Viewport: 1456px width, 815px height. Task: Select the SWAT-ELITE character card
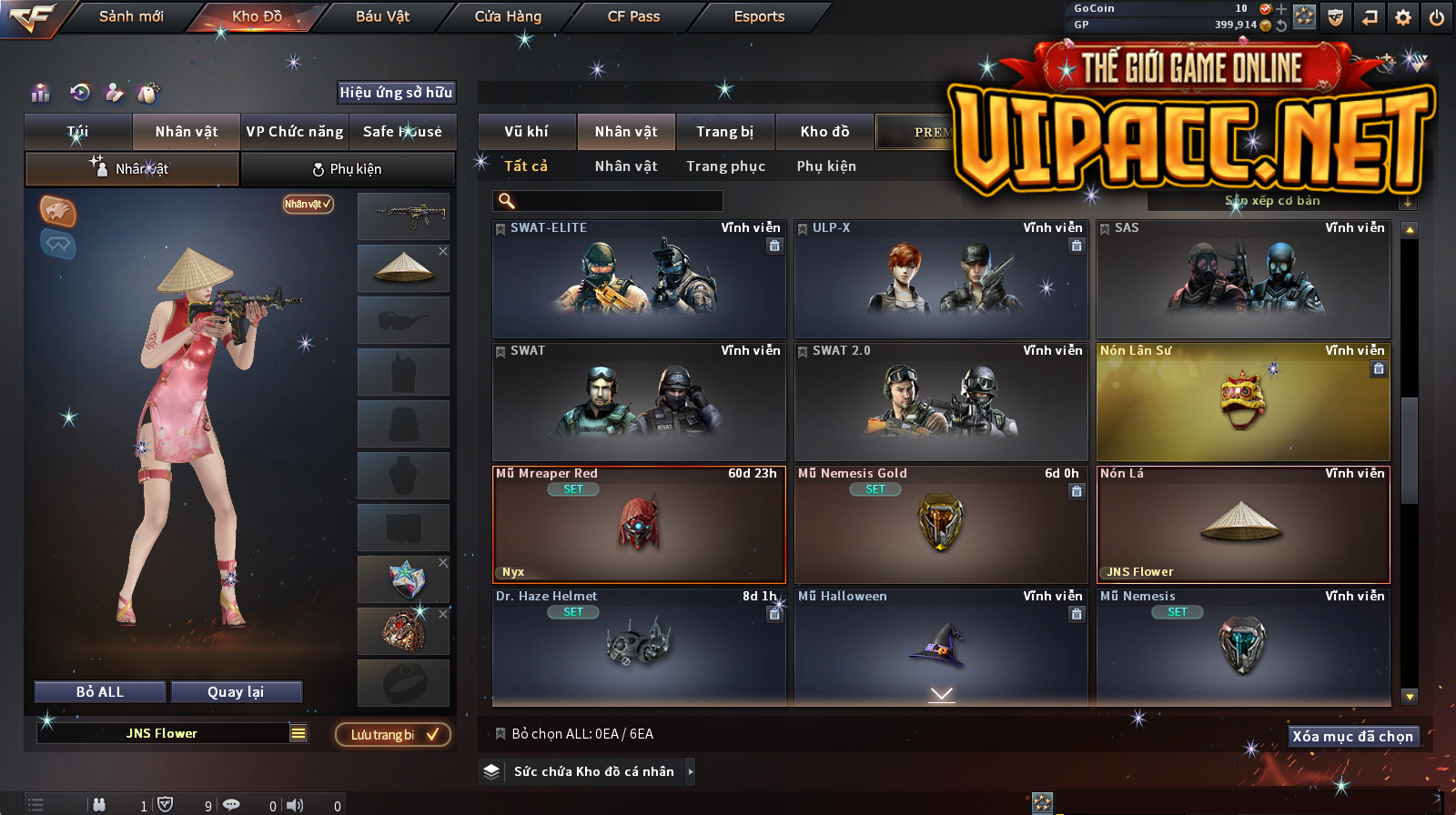(639, 278)
